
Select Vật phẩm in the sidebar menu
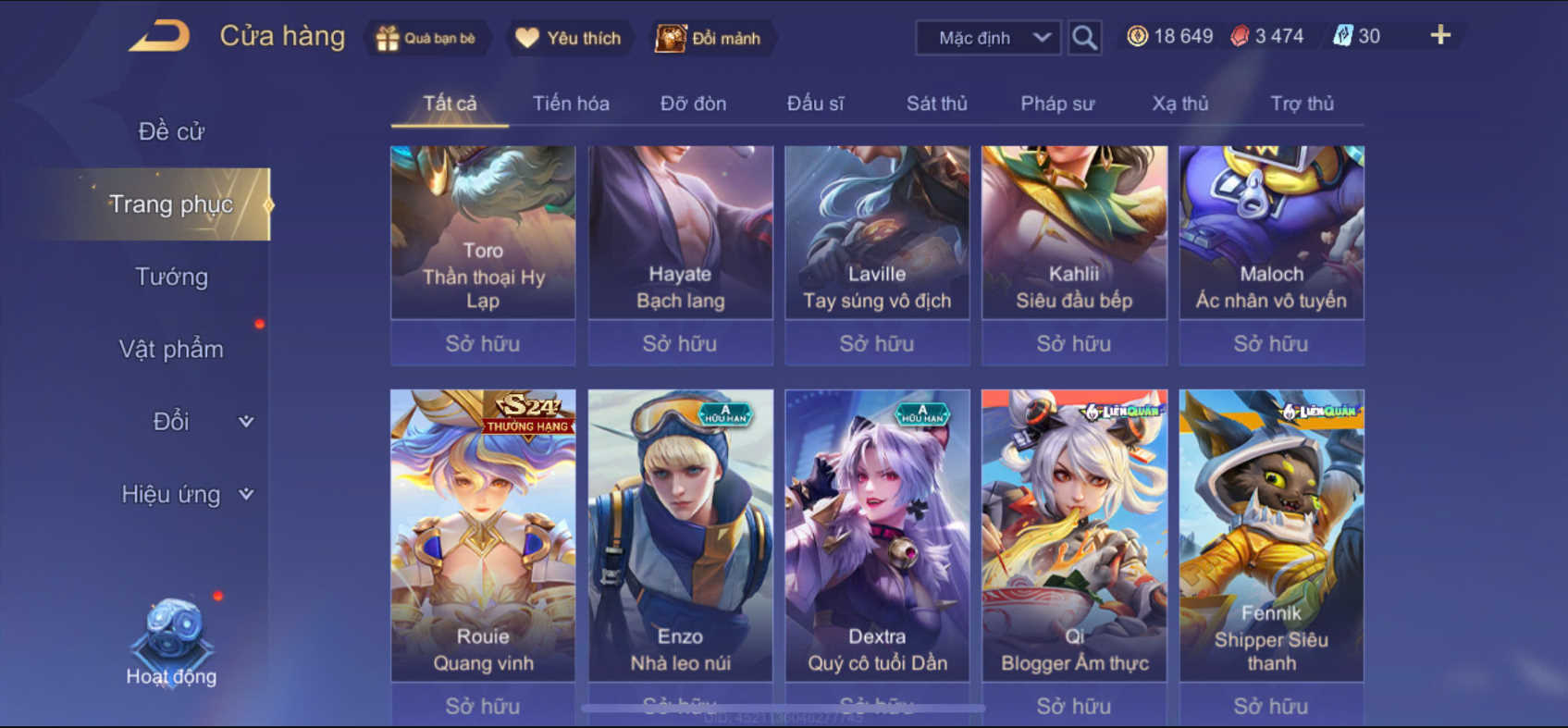coord(170,349)
